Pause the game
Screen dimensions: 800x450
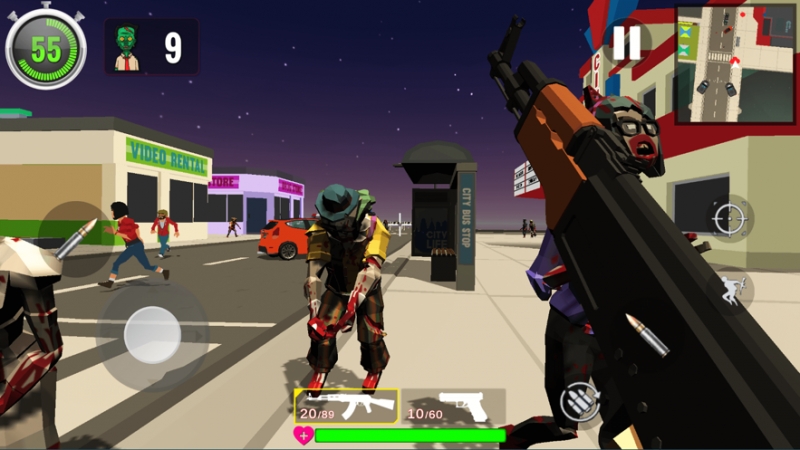click(627, 42)
